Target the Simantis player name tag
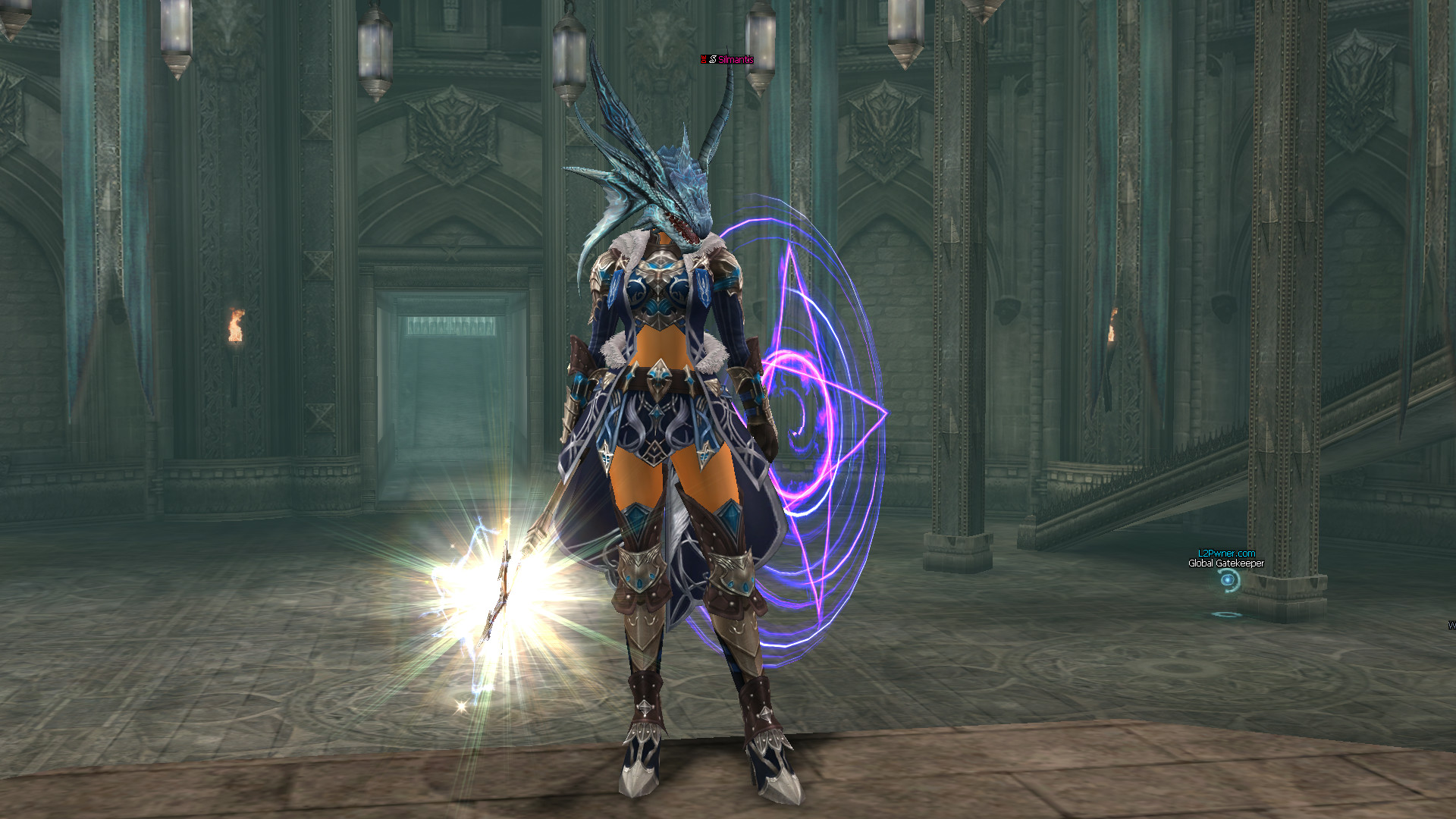1456x819 pixels. 733,59
